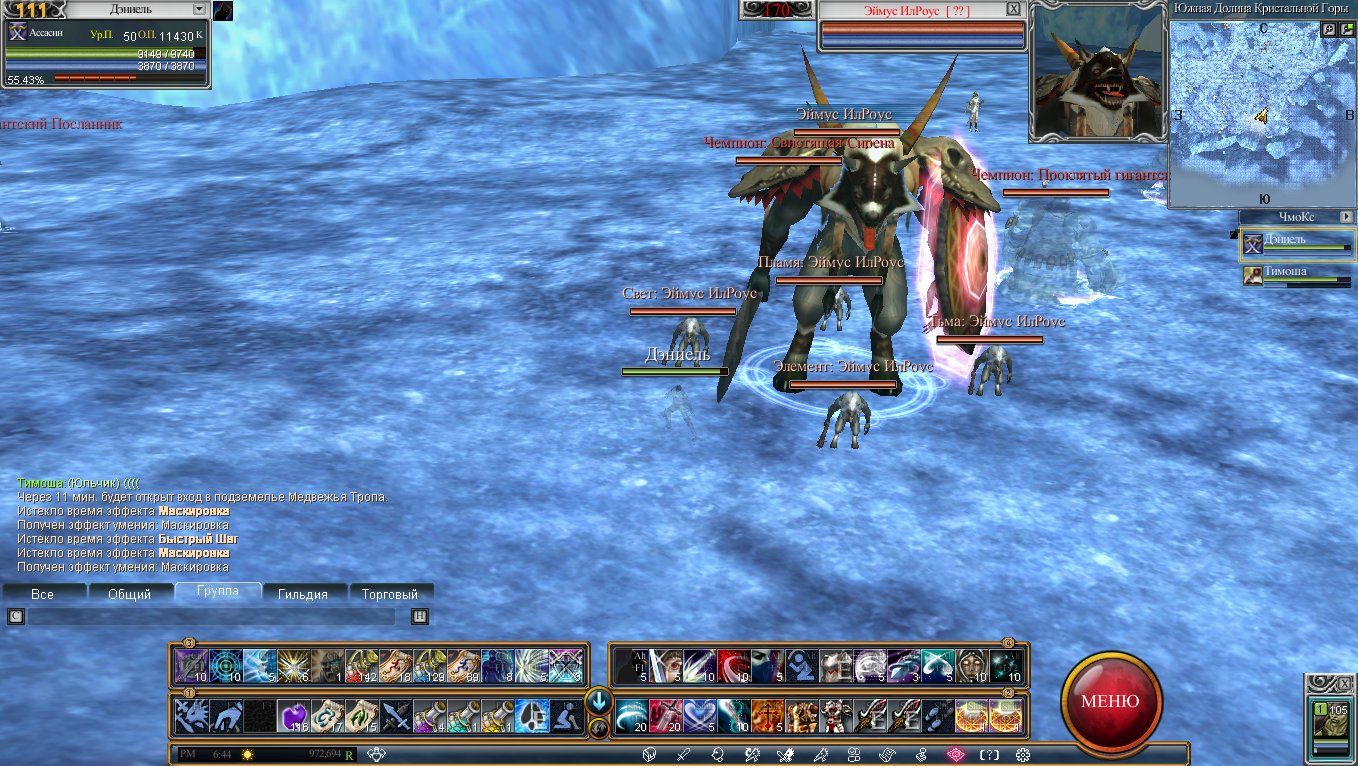This screenshot has height=766, width=1358.
Task: Click the H button beside the chat input
Action: pyautogui.click(x=420, y=617)
